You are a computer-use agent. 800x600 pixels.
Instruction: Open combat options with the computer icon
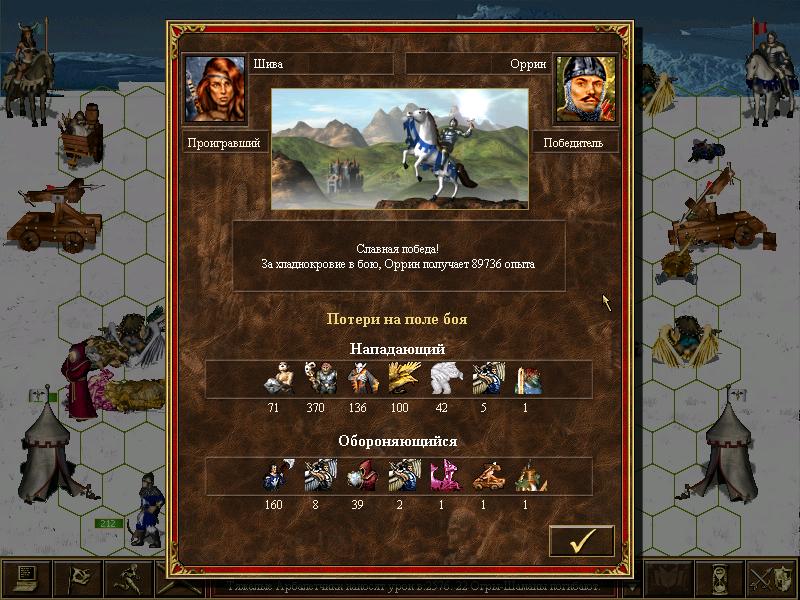point(27,579)
